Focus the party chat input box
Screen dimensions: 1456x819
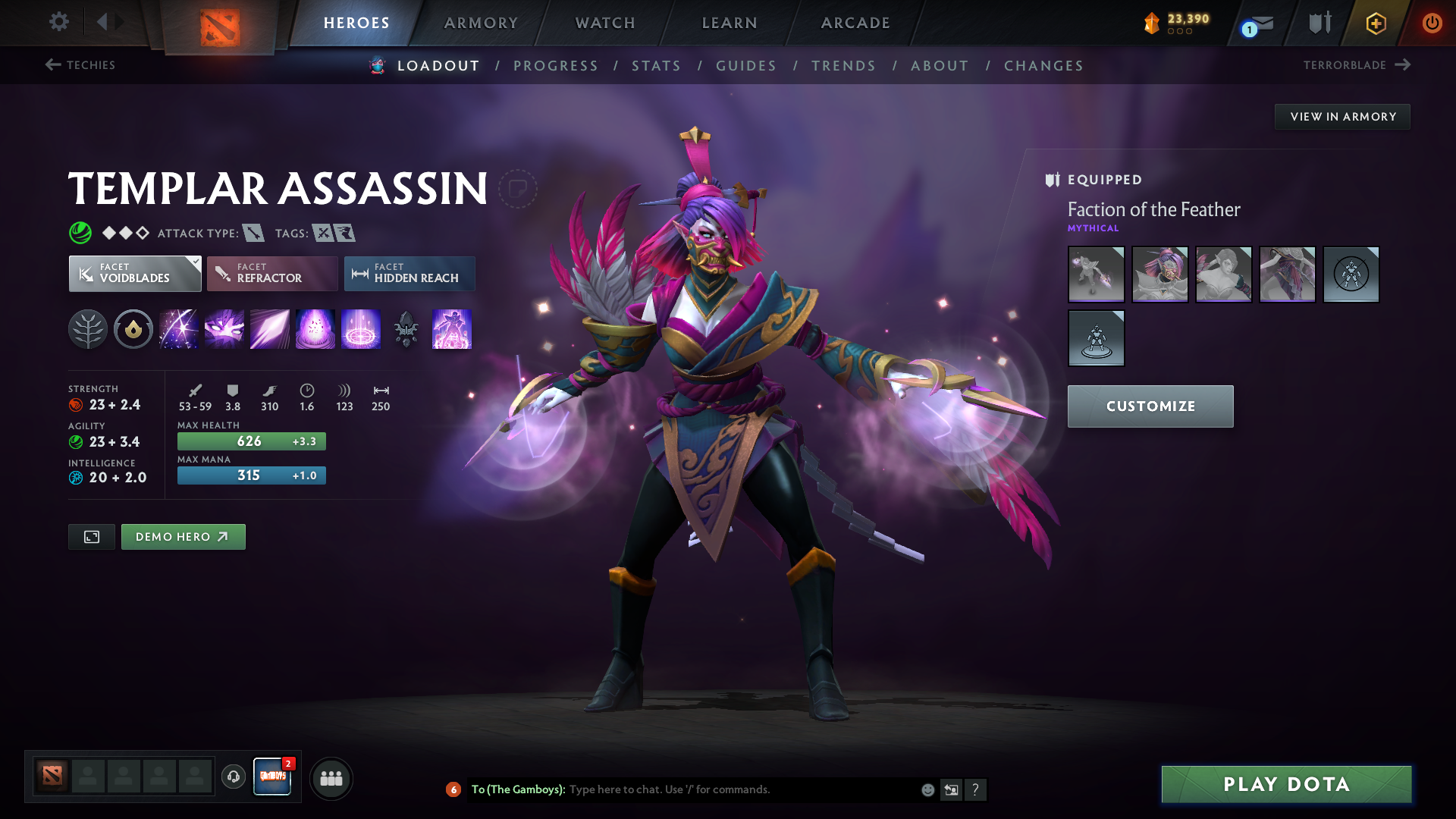point(743,789)
